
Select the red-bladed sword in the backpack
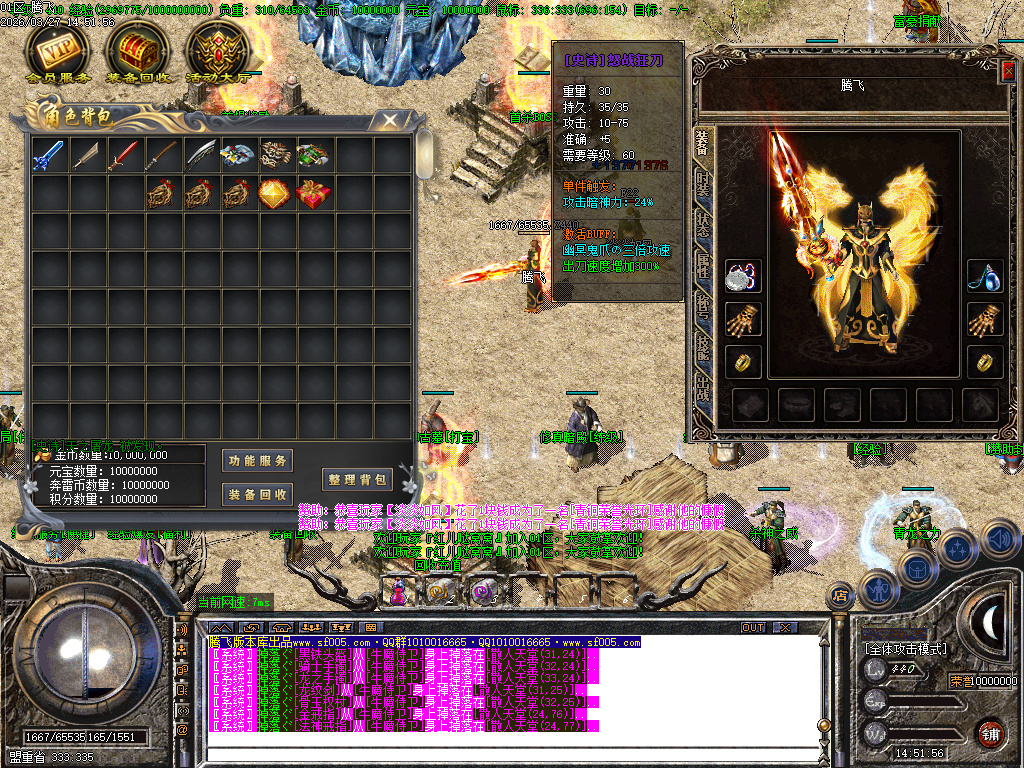(124, 155)
